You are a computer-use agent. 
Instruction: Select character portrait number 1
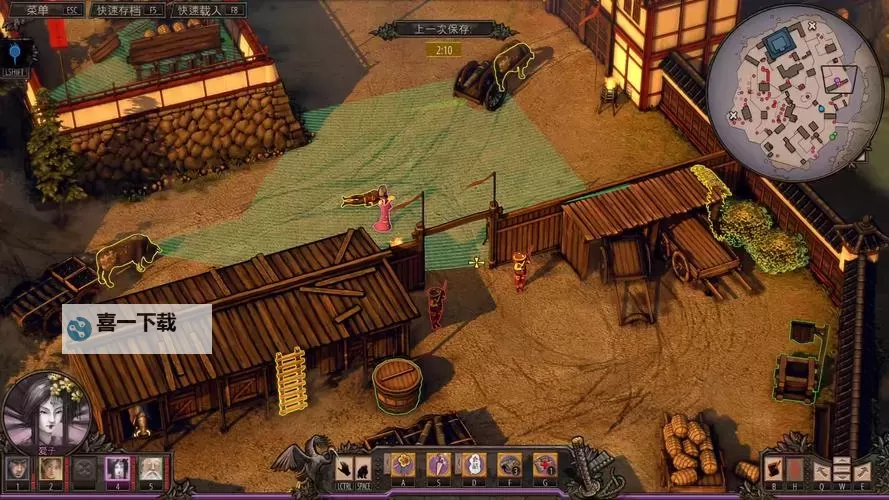pyautogui.click(x=17, y=468)
